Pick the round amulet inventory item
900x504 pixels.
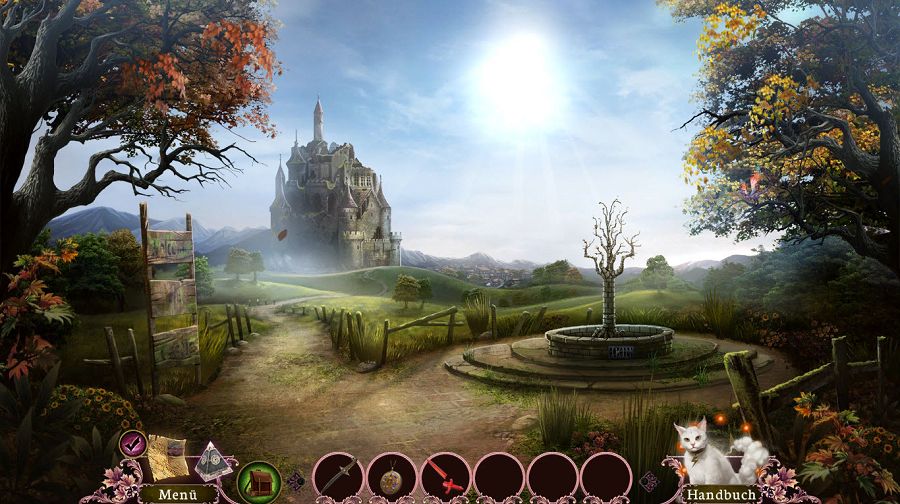click(x=391, y=476)
